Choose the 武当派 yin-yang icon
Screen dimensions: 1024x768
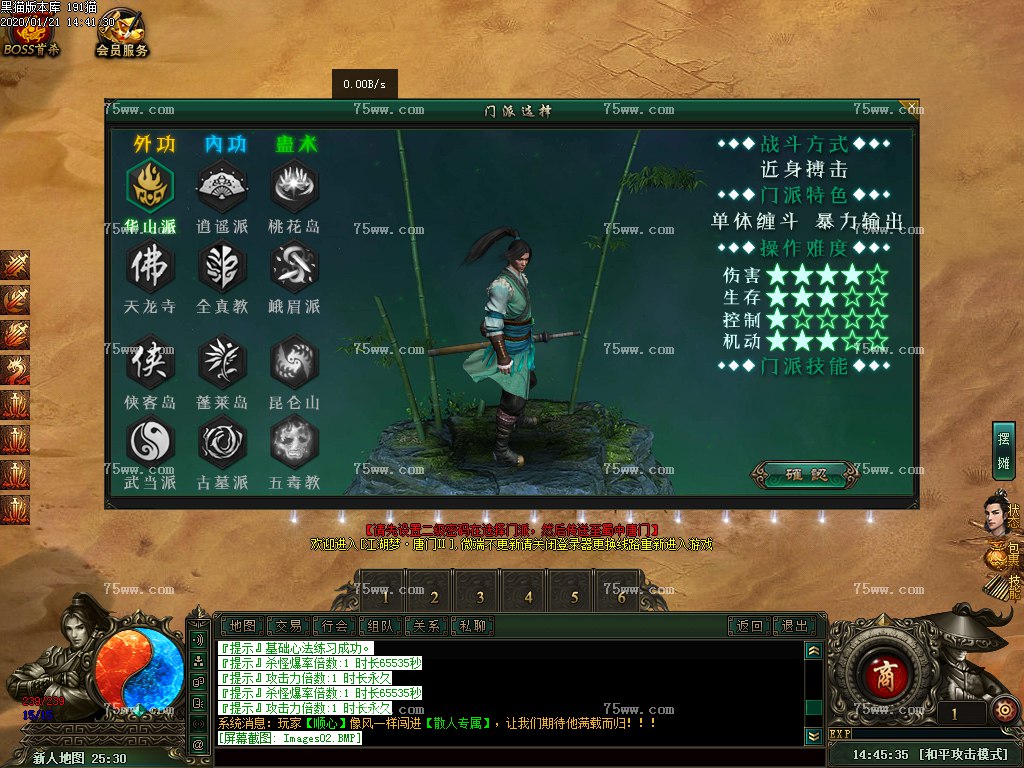pyautogui.click(x=150, y=441)
